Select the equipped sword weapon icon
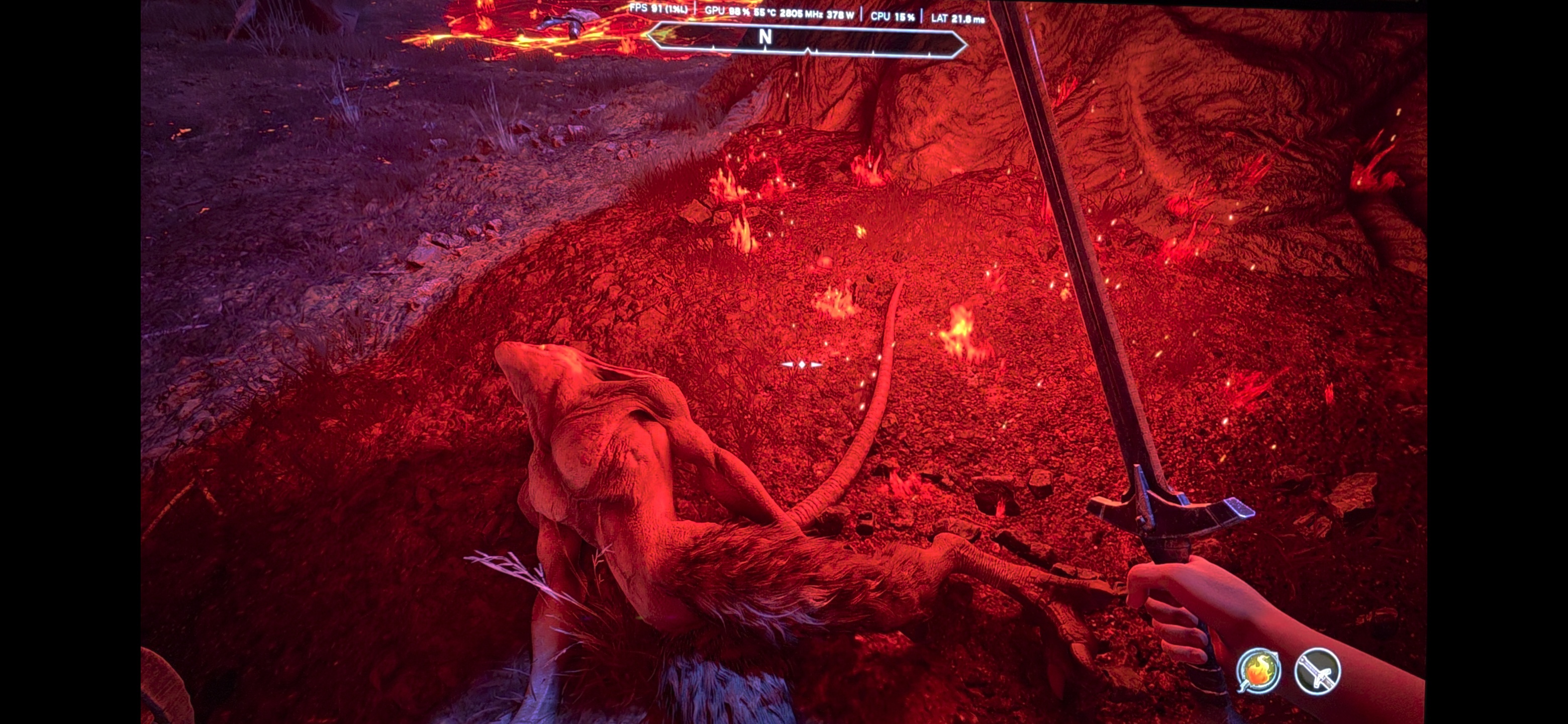 click(x=1317, y=671)
